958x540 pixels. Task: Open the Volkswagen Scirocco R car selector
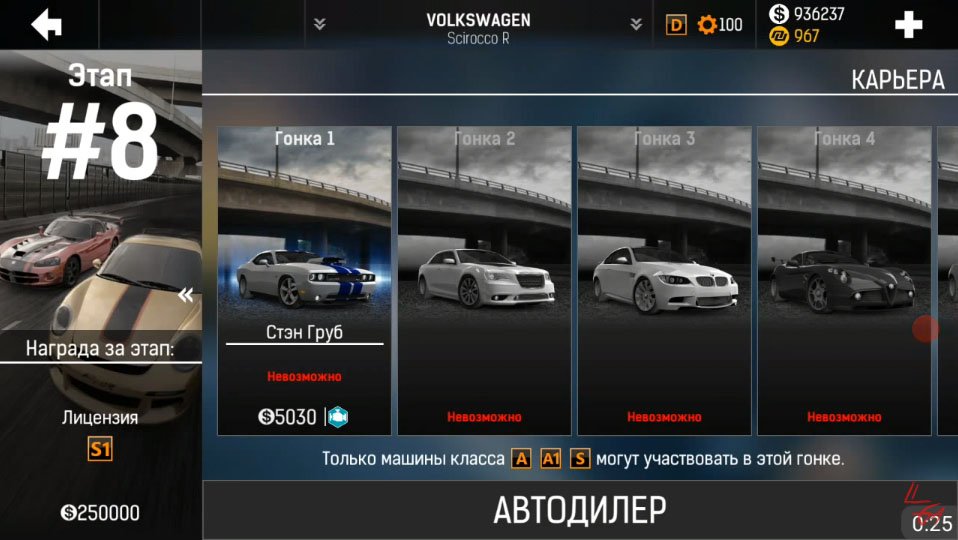pyautogui.click(x=478, y=27)
